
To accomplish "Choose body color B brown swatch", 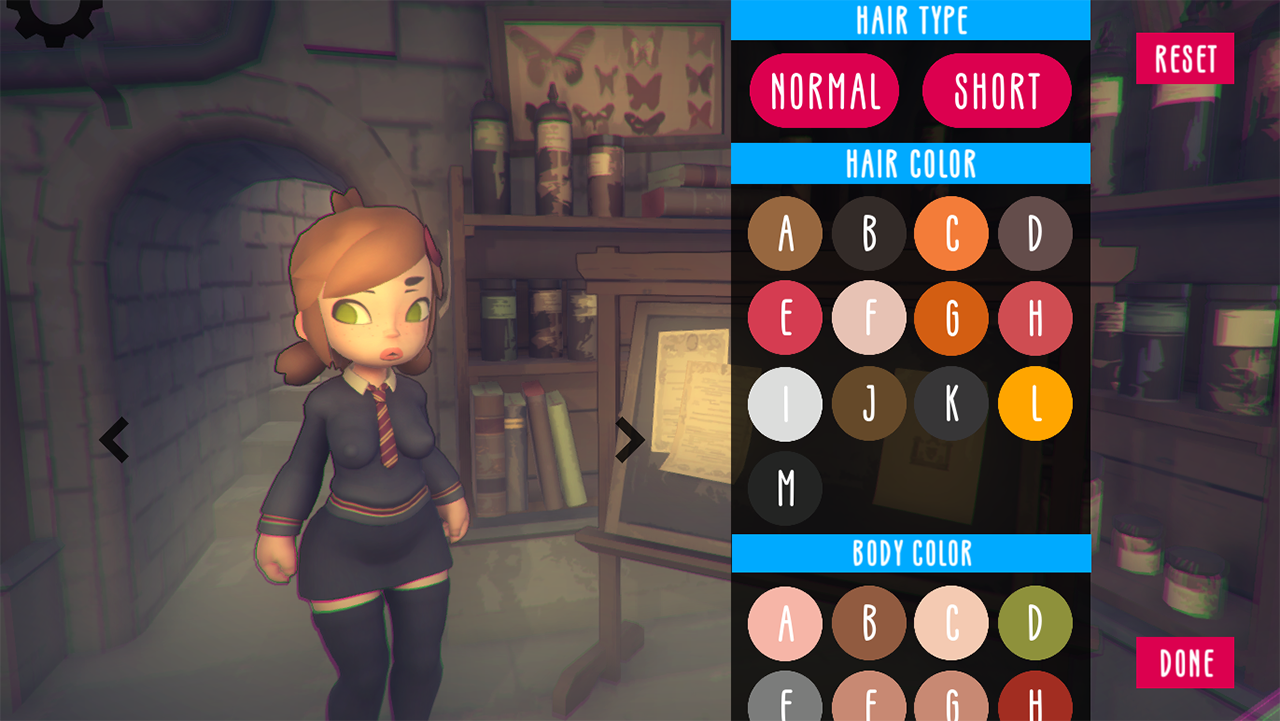I will tap(869, 623).
